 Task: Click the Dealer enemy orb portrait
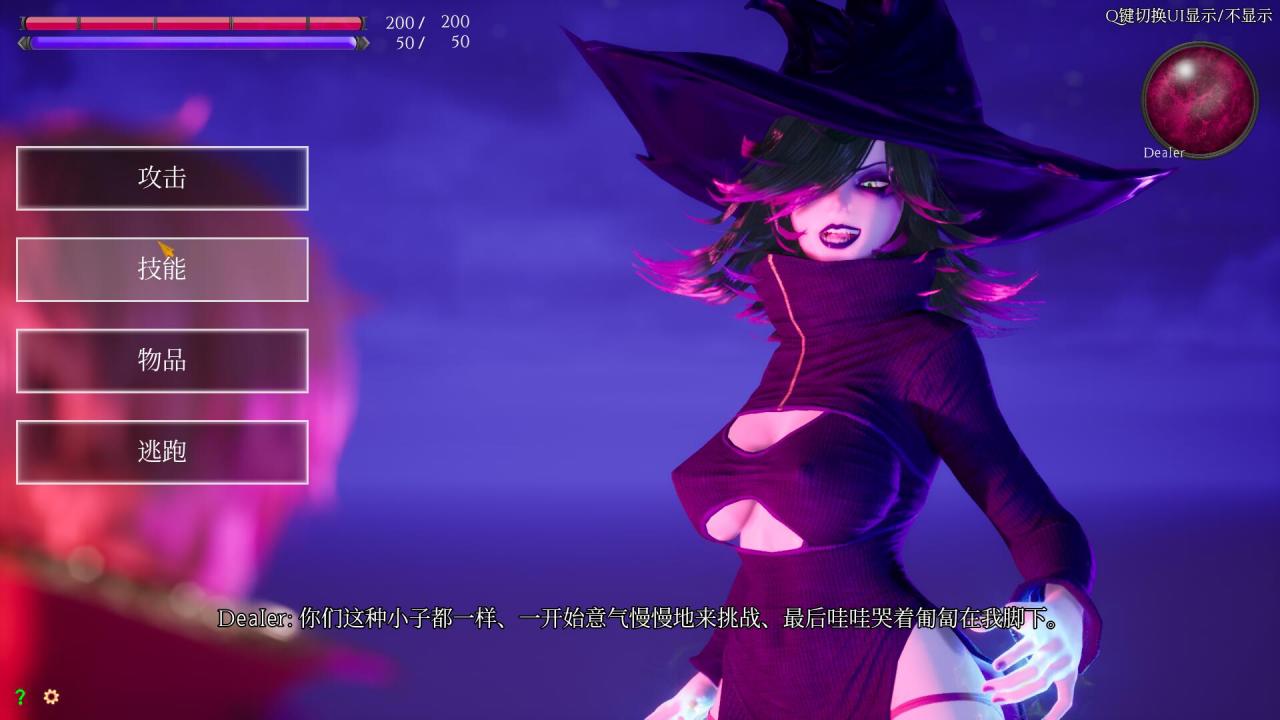point(1199,98)
